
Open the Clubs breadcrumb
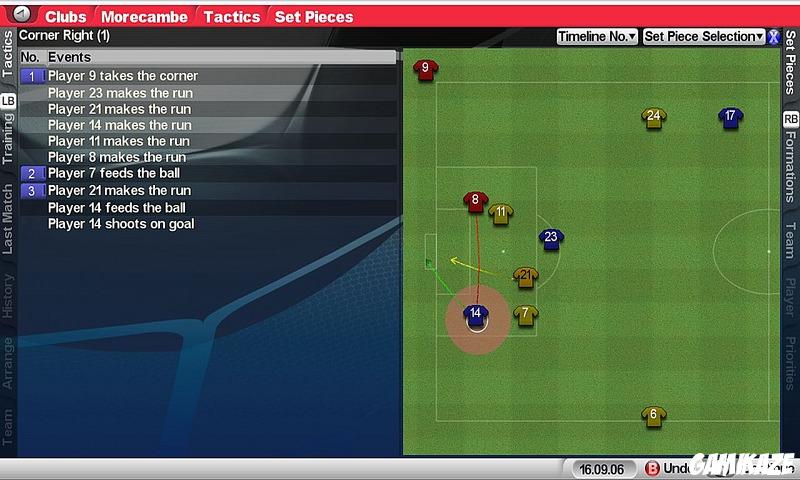tap(66, 17)
